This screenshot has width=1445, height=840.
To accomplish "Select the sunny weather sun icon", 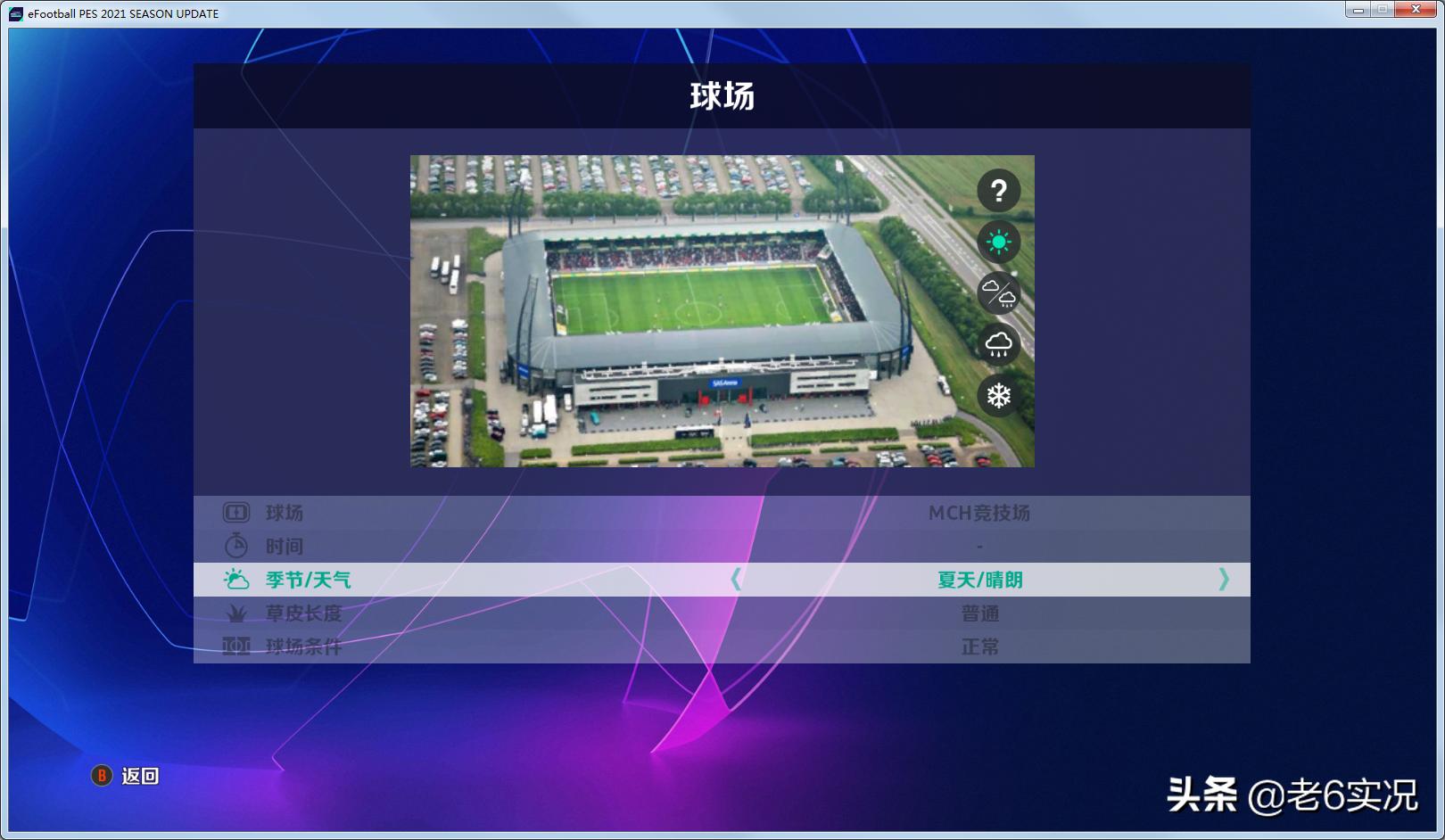I will (x=1000, y=240).
